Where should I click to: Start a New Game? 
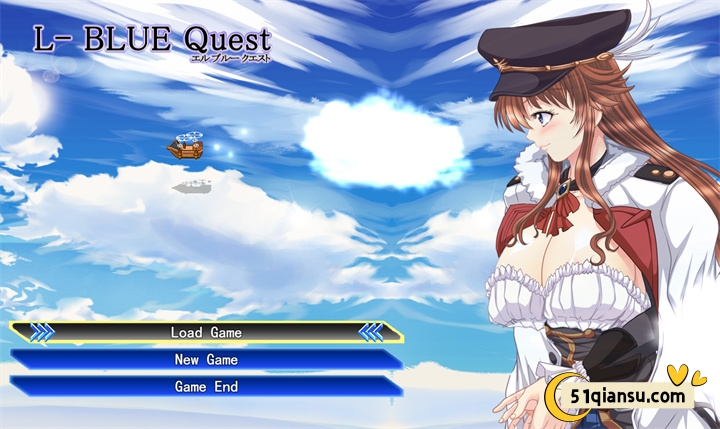[x=206, y=359]
